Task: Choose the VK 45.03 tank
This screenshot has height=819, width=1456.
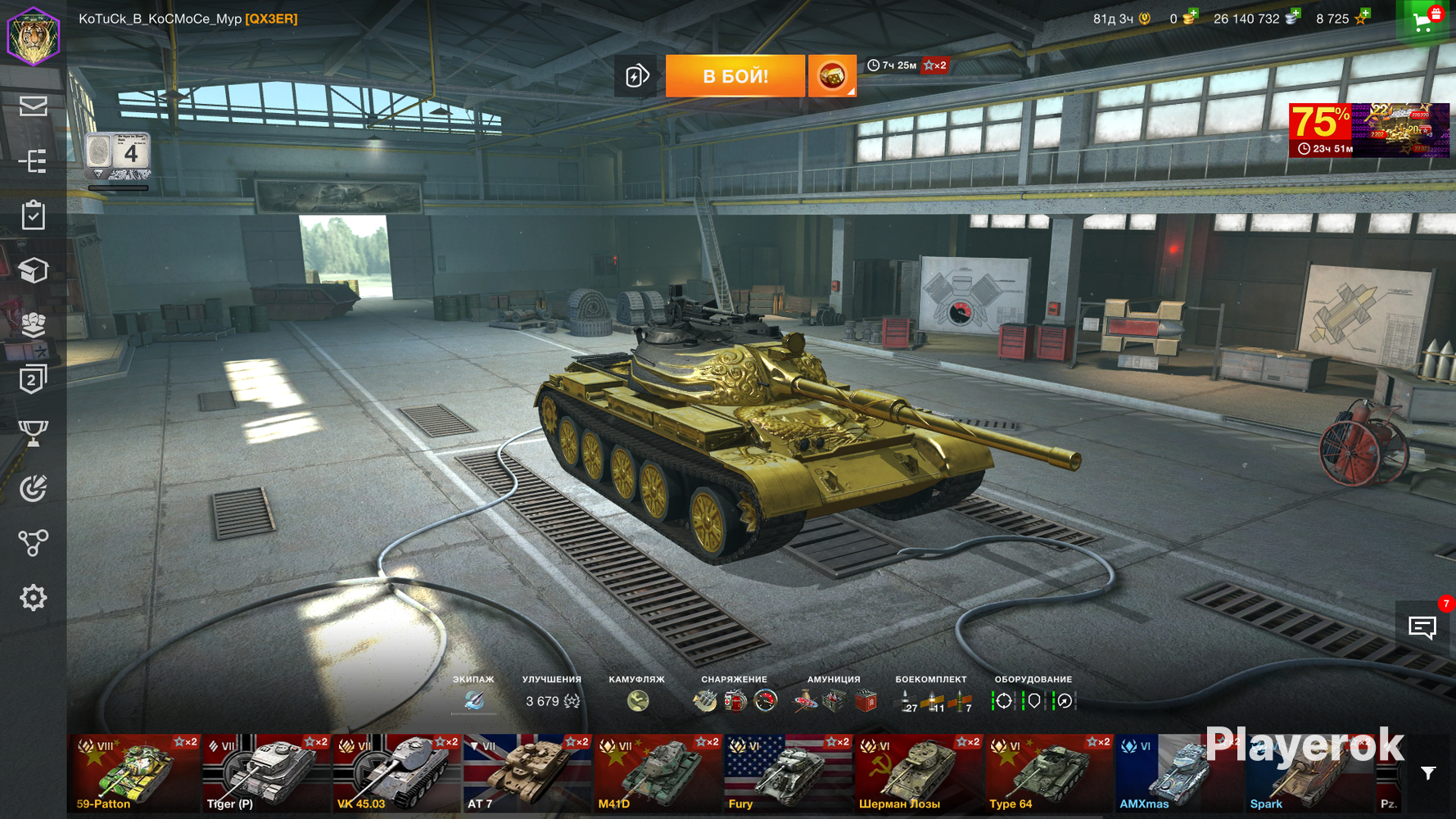Action: 396,774
